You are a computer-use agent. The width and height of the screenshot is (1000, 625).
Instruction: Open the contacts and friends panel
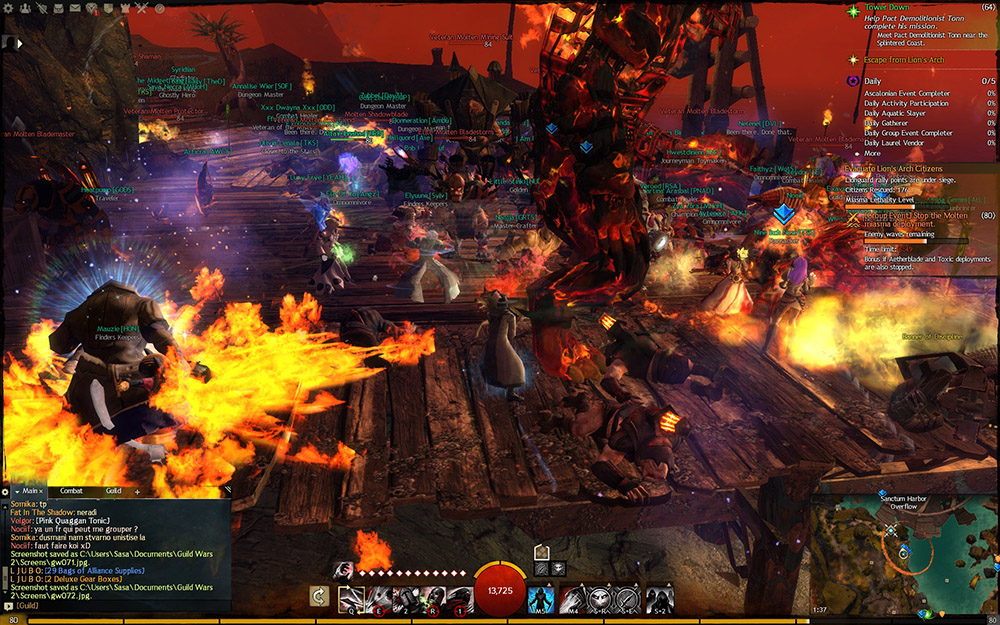[23, 9]
